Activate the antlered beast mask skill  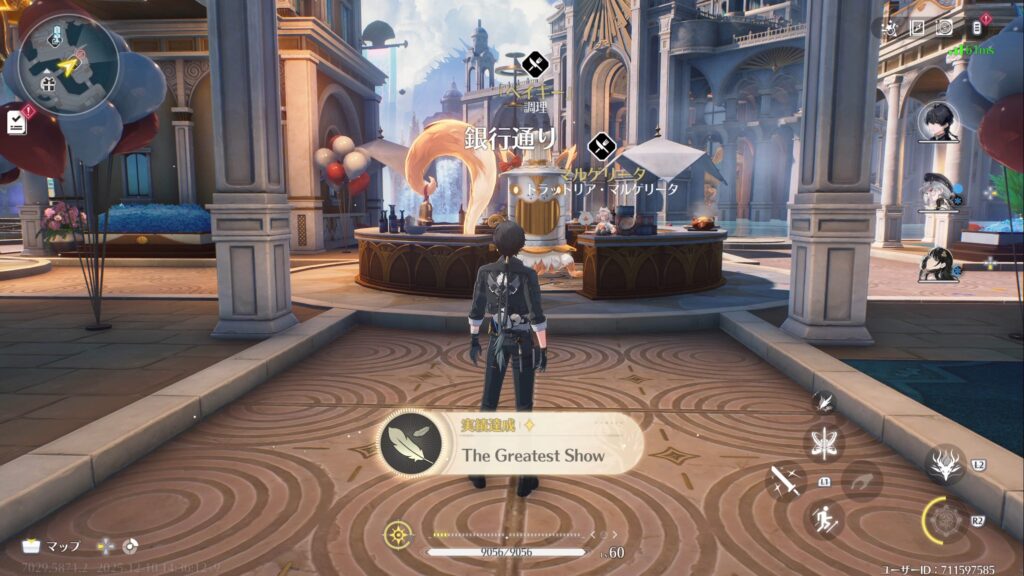coord(944,463)
